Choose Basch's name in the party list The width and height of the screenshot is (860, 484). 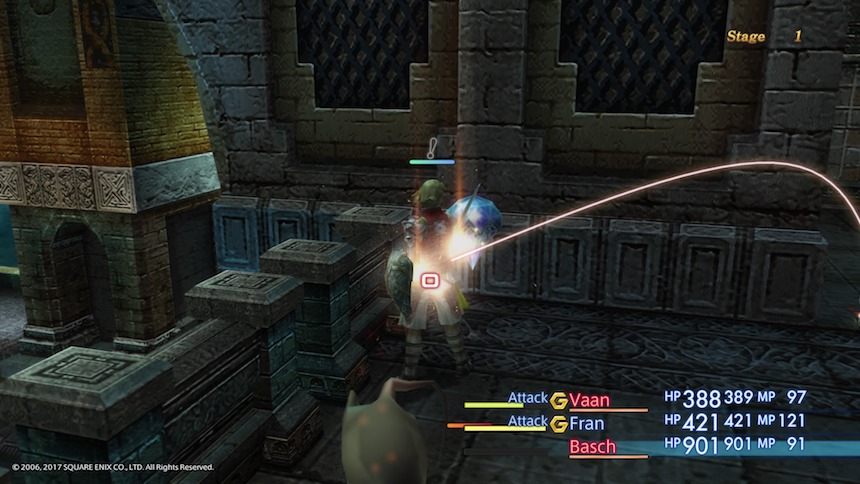595,447
